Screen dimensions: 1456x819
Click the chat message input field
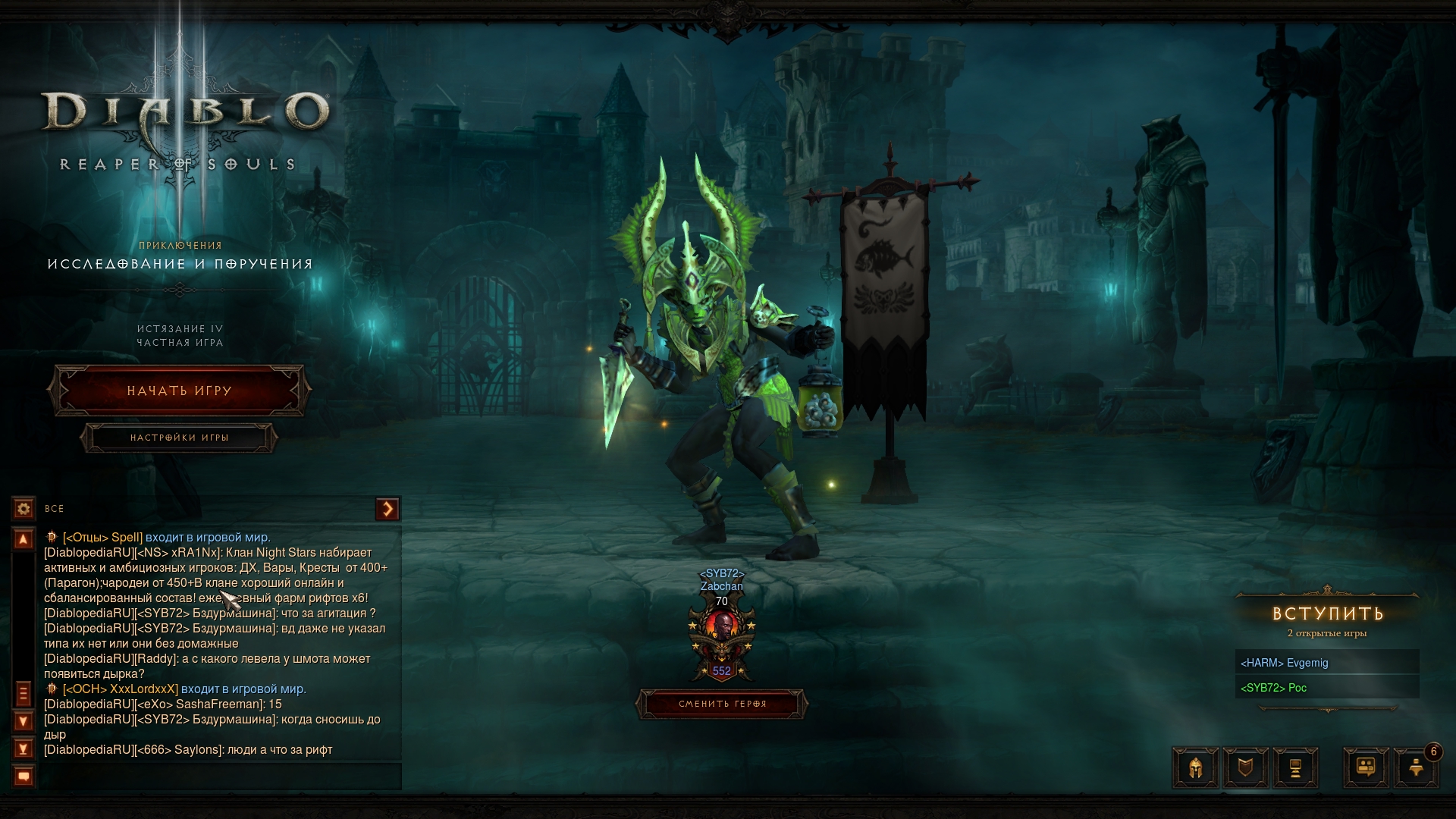point(220,777)
